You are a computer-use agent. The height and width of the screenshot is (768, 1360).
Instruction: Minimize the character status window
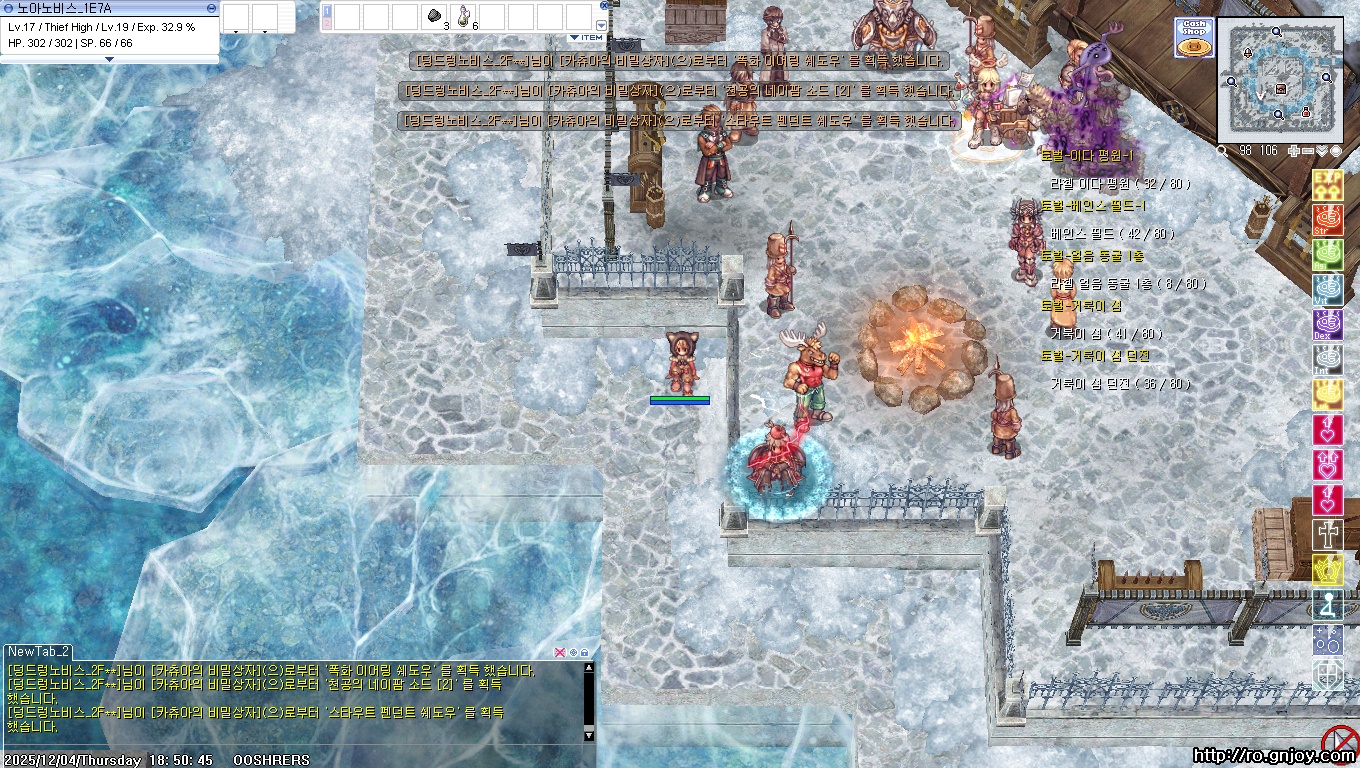(x=211, y=7)
